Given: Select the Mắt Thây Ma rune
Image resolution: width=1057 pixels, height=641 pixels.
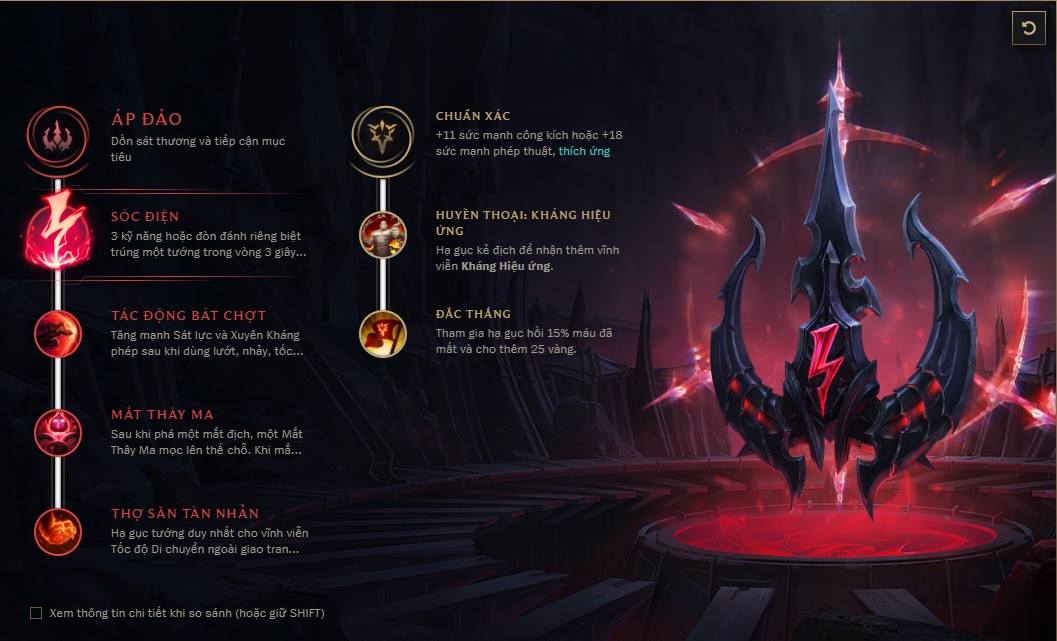Looking at the screenshot, I should pyautogui.click(x=58, y=432).
